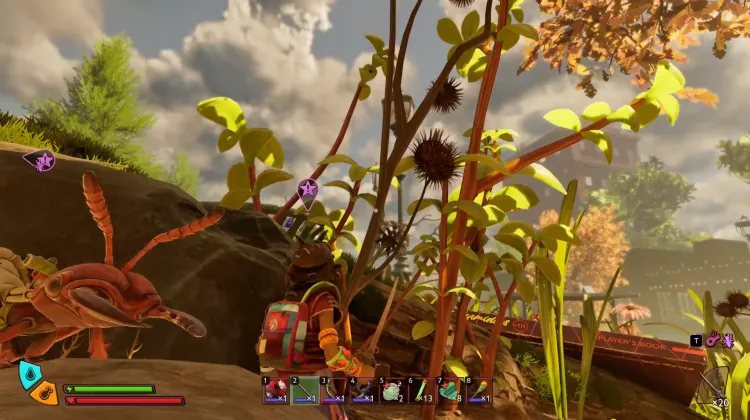Viewport: 750px width, 420px height.
Task: Select the green leafy item in slot 7
Action: [x=450, y=390]
